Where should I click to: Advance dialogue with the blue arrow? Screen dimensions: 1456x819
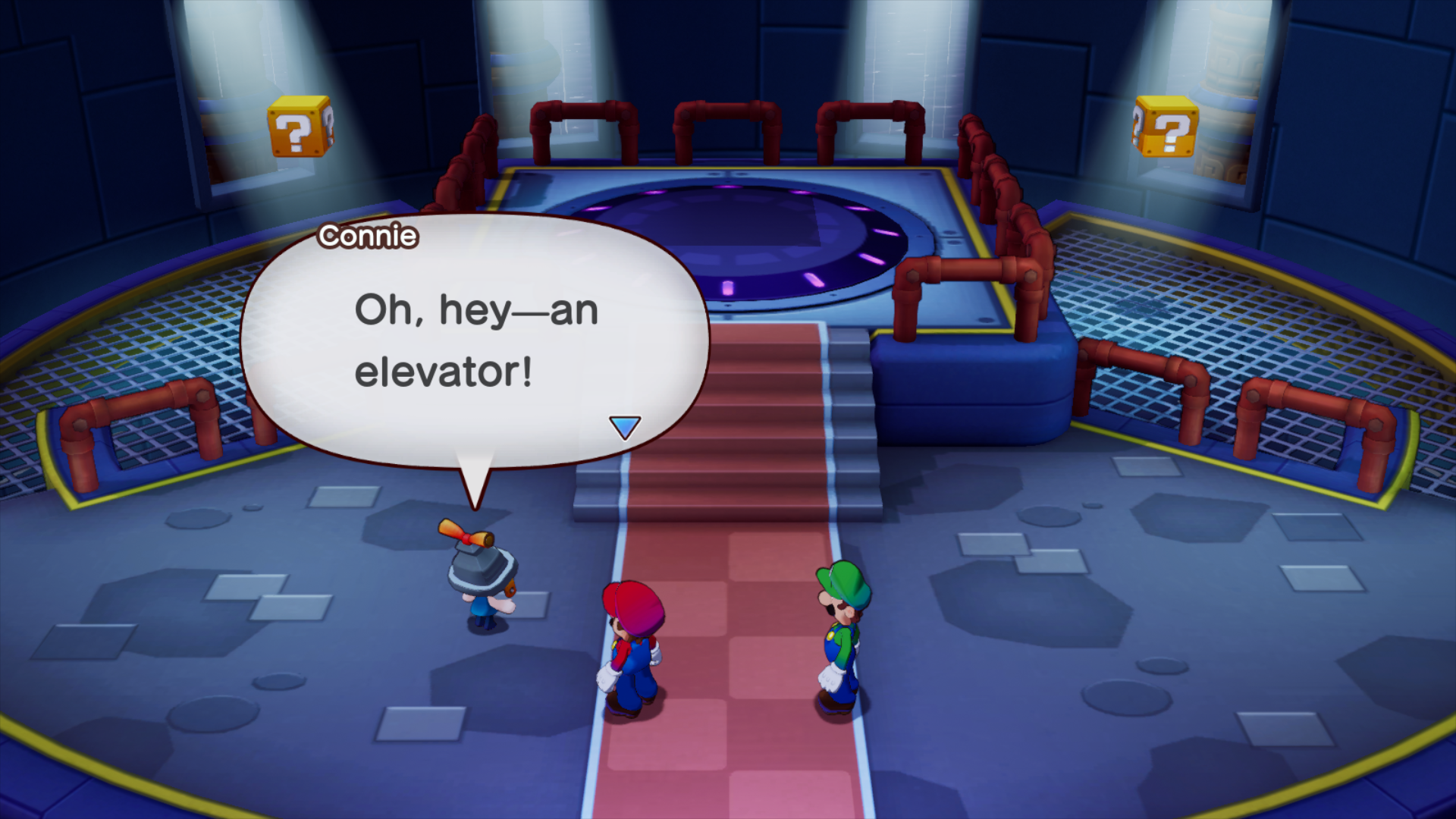(625, 427)
